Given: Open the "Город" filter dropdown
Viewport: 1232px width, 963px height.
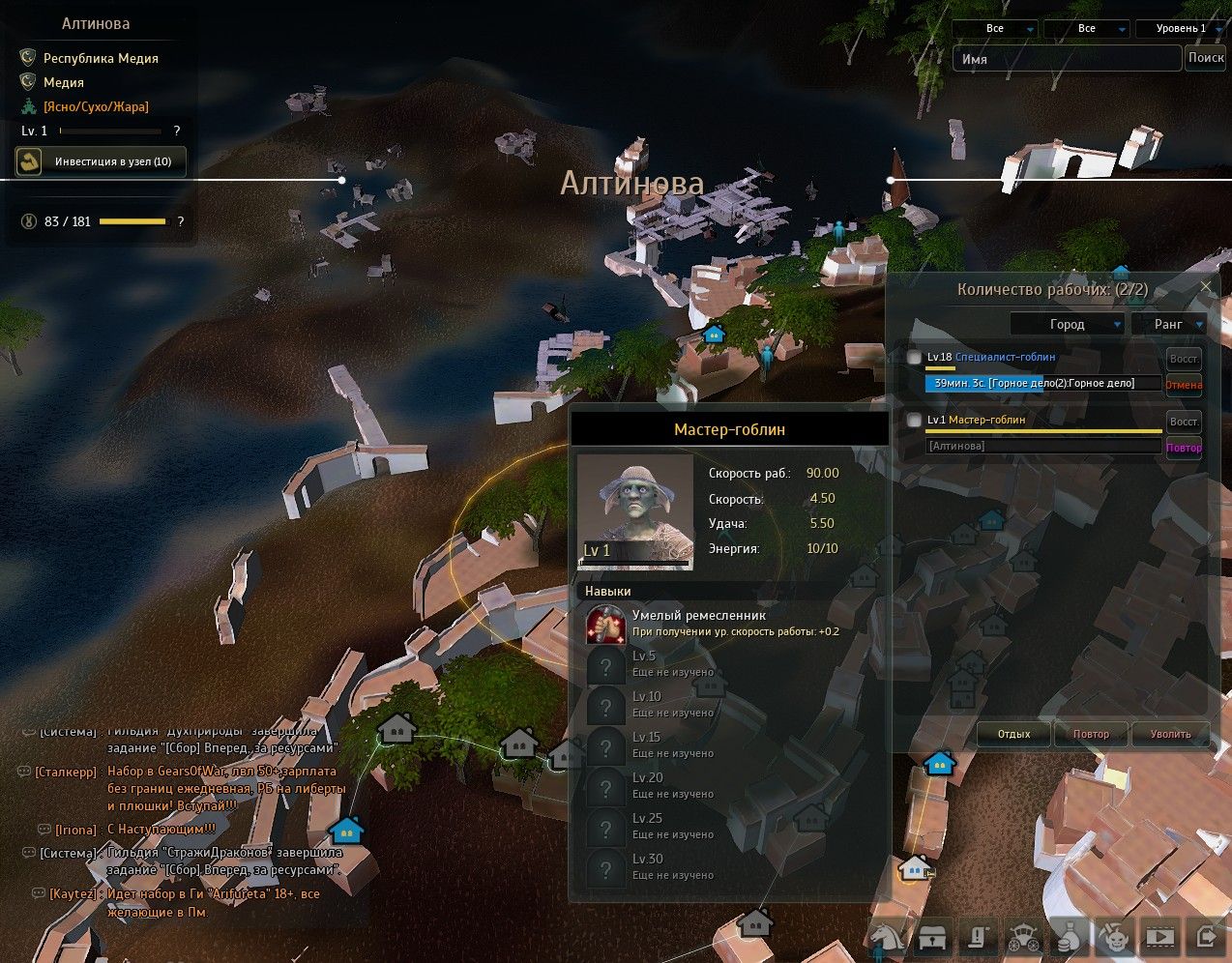Looking at the screenshot, I should tap(1067, 324).
